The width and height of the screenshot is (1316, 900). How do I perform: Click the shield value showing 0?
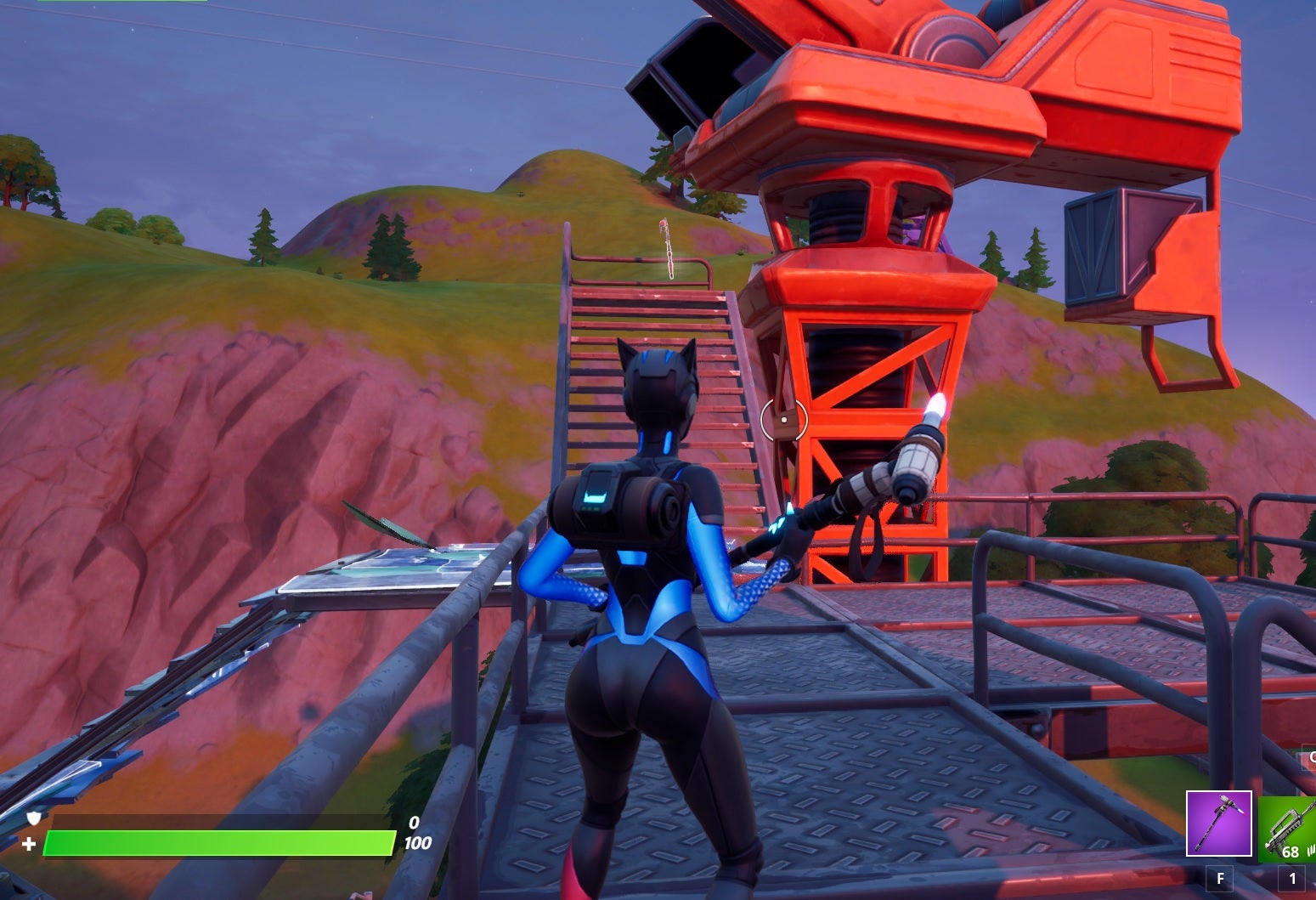(x=414, y=822)
